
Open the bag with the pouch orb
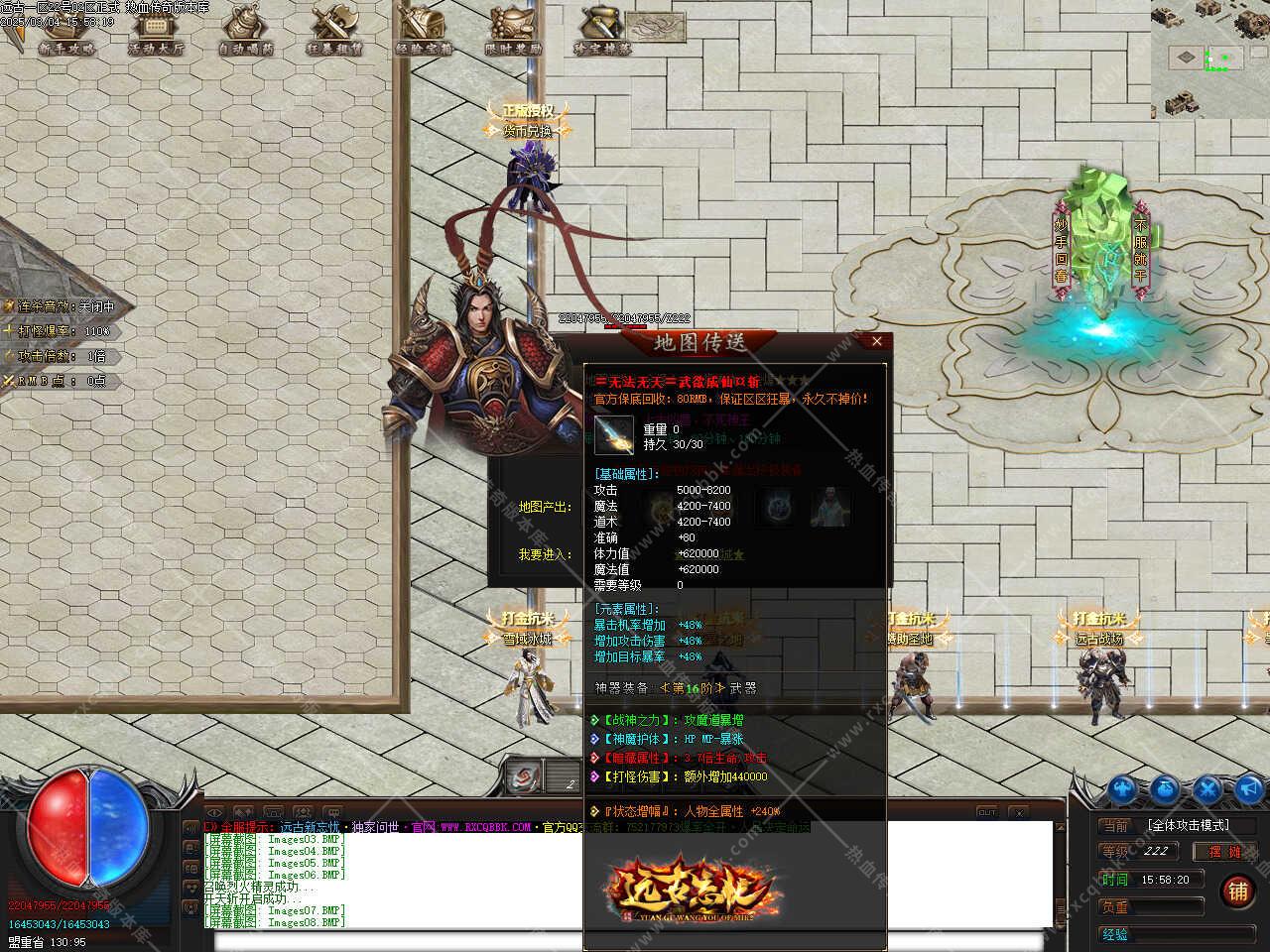coord(1166,789)
